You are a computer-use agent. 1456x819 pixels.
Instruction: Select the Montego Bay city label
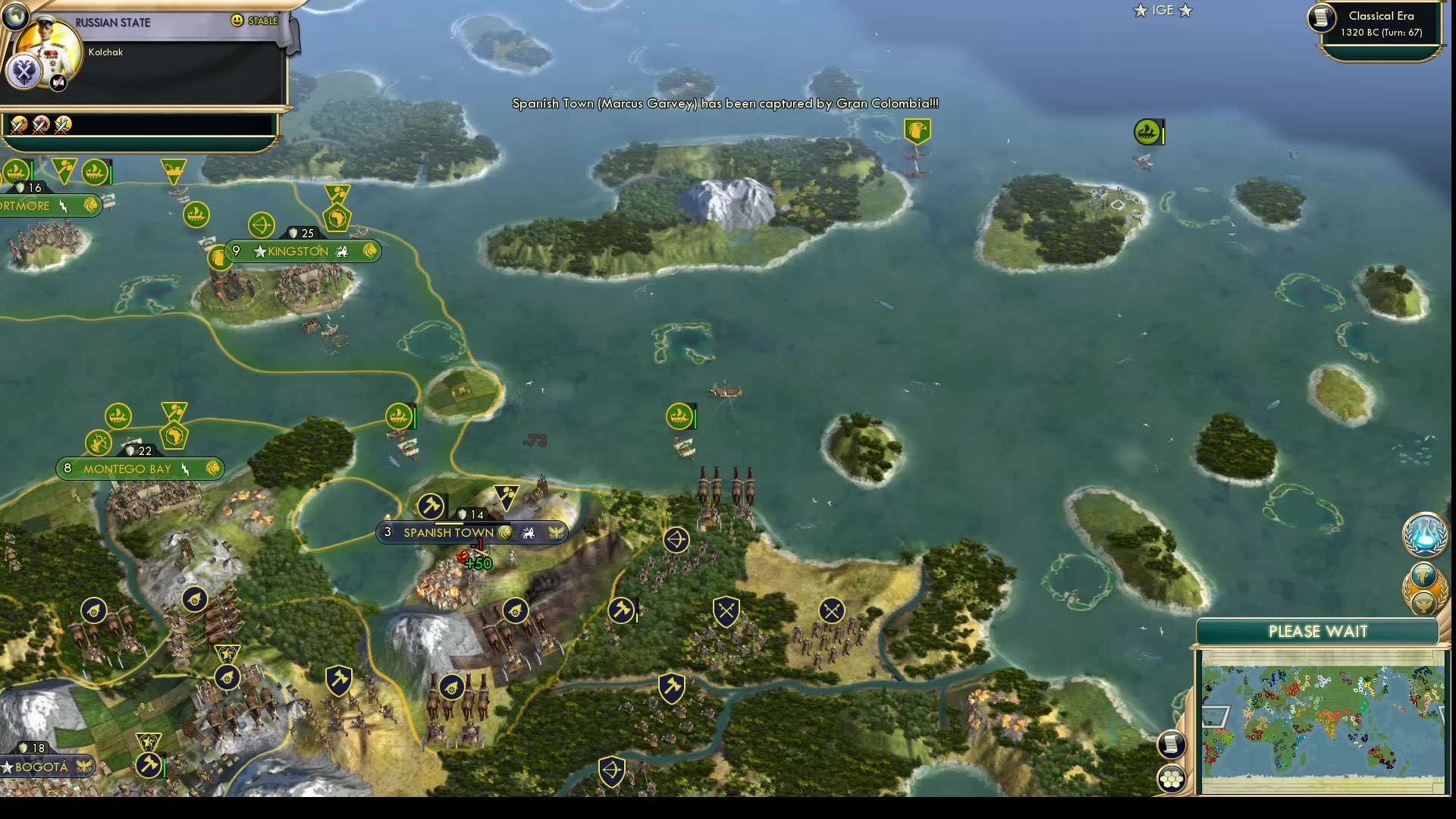[129, 469]
